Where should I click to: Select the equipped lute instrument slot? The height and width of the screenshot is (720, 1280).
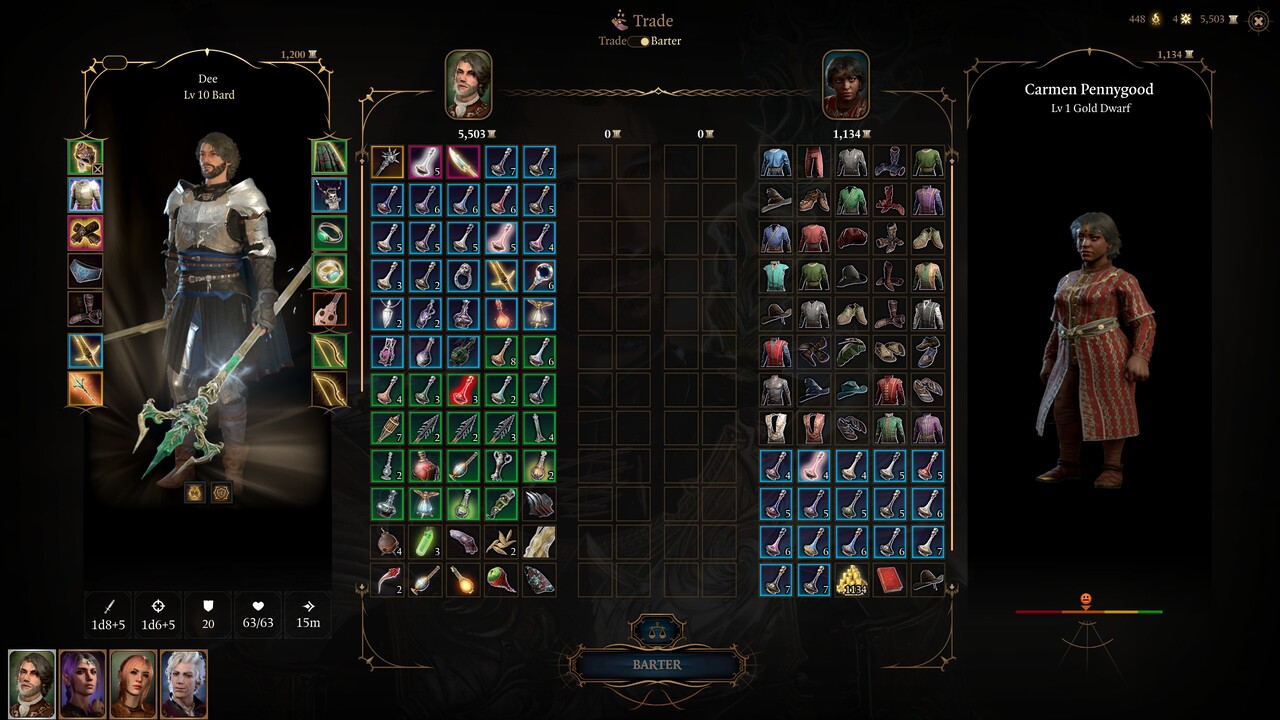pyautogui.click(x=330, y=308)
